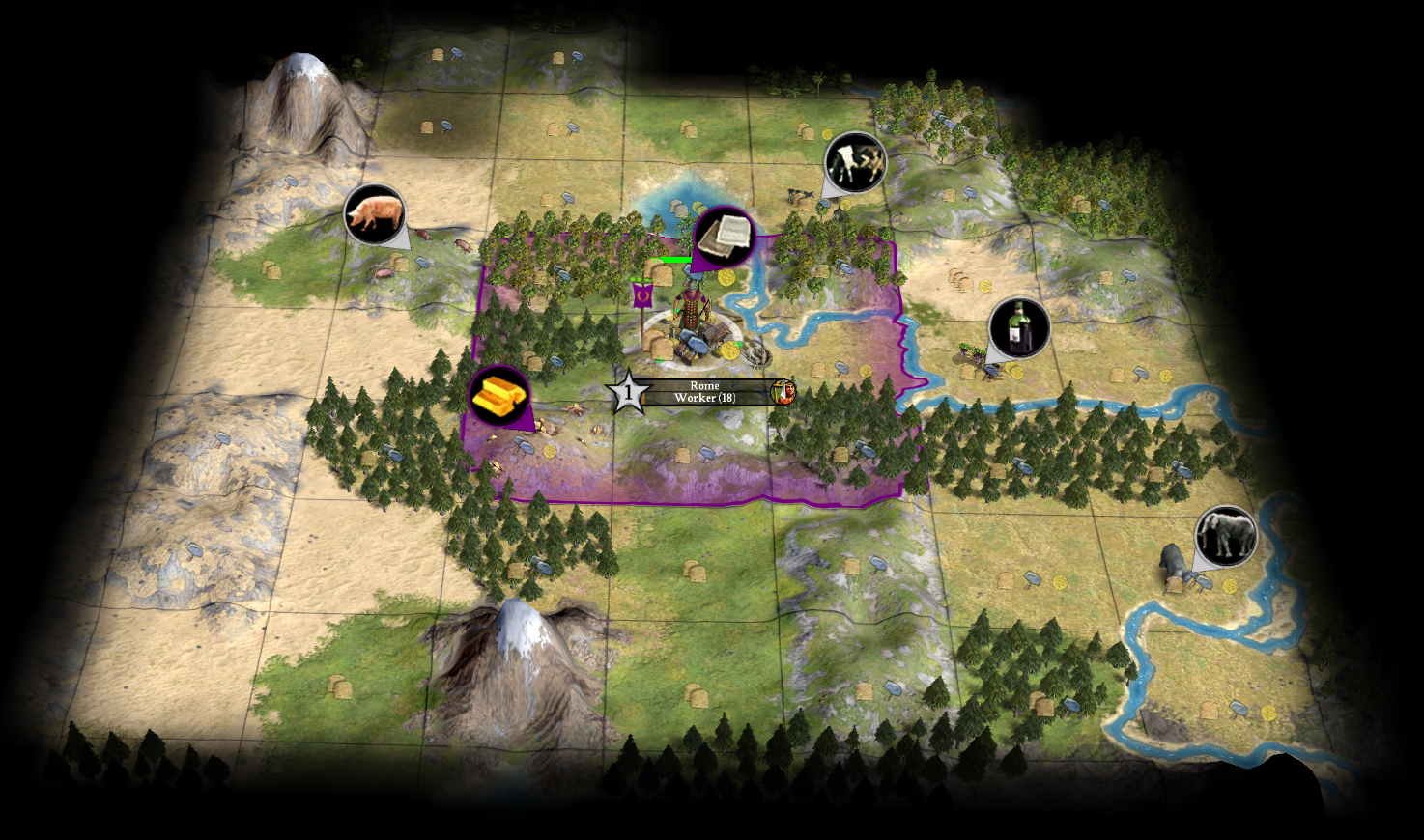Click the green production progress bar above Rome
Image resolution: width=1424 pixels, height=840 pixels.
670,260
